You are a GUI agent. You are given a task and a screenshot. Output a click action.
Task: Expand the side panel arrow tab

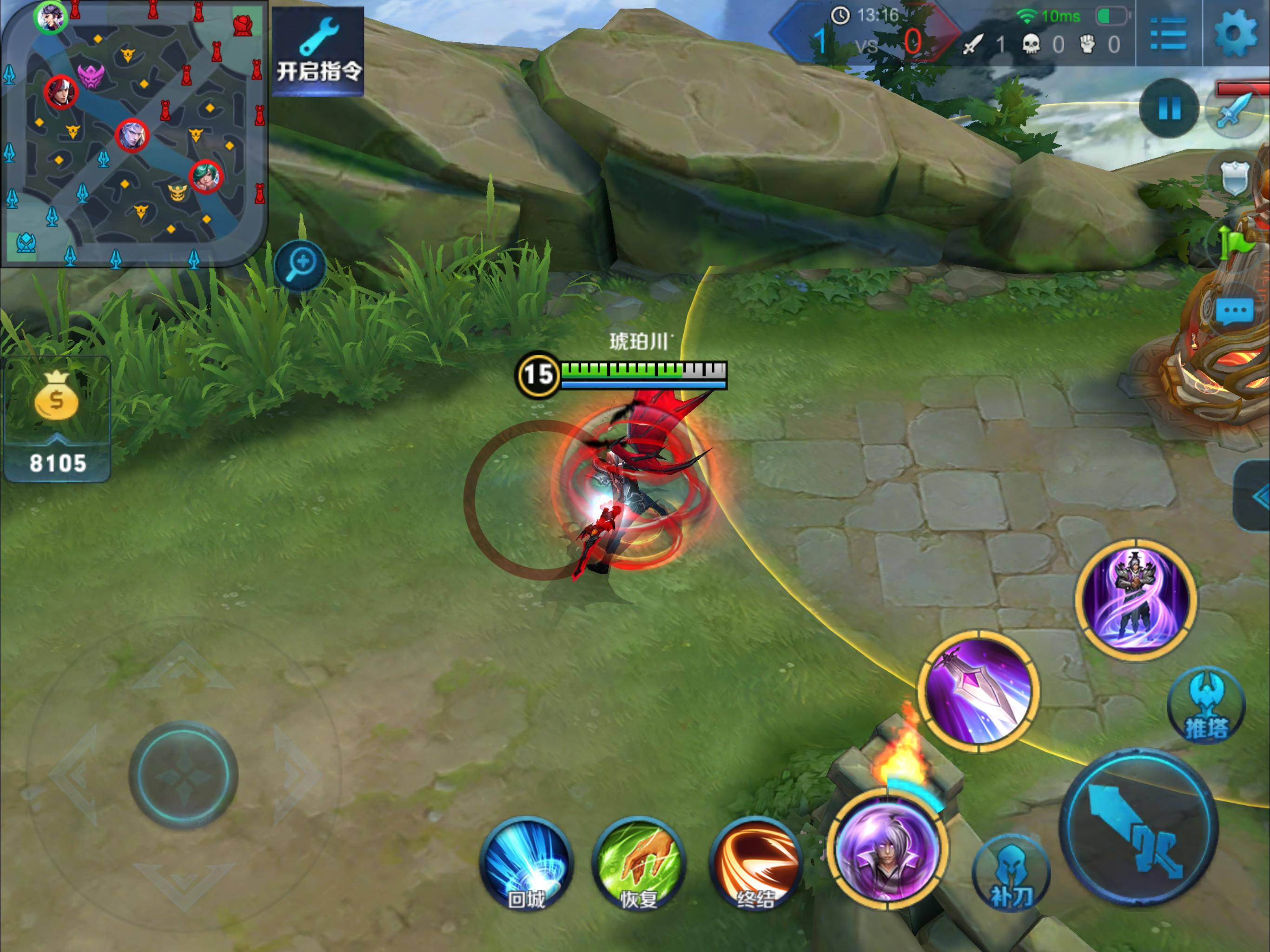pos(1255,496)
